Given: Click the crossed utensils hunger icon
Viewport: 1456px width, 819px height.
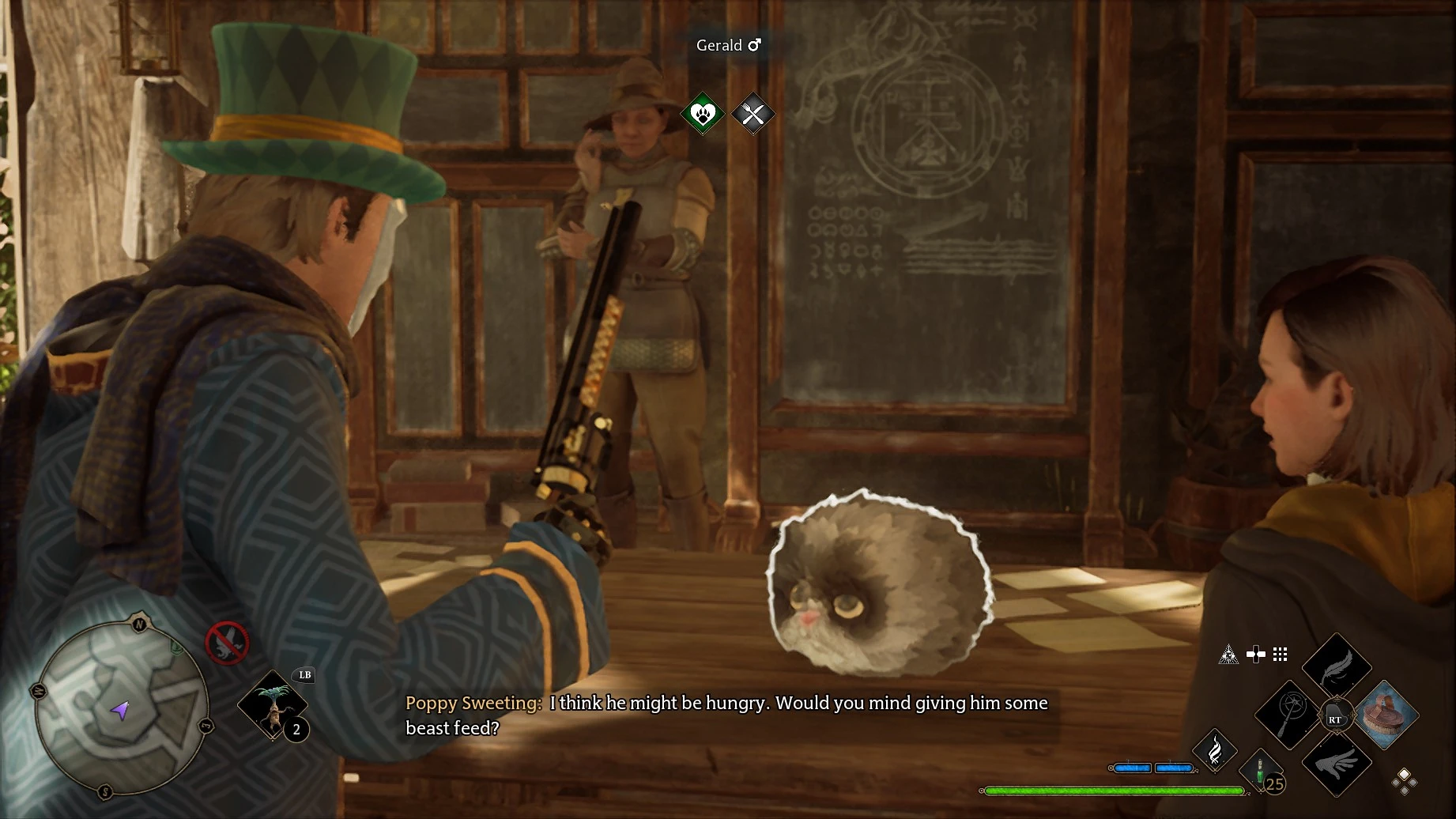Looking at the screenshot, I should pyautogui.click(x=753, y=115).
